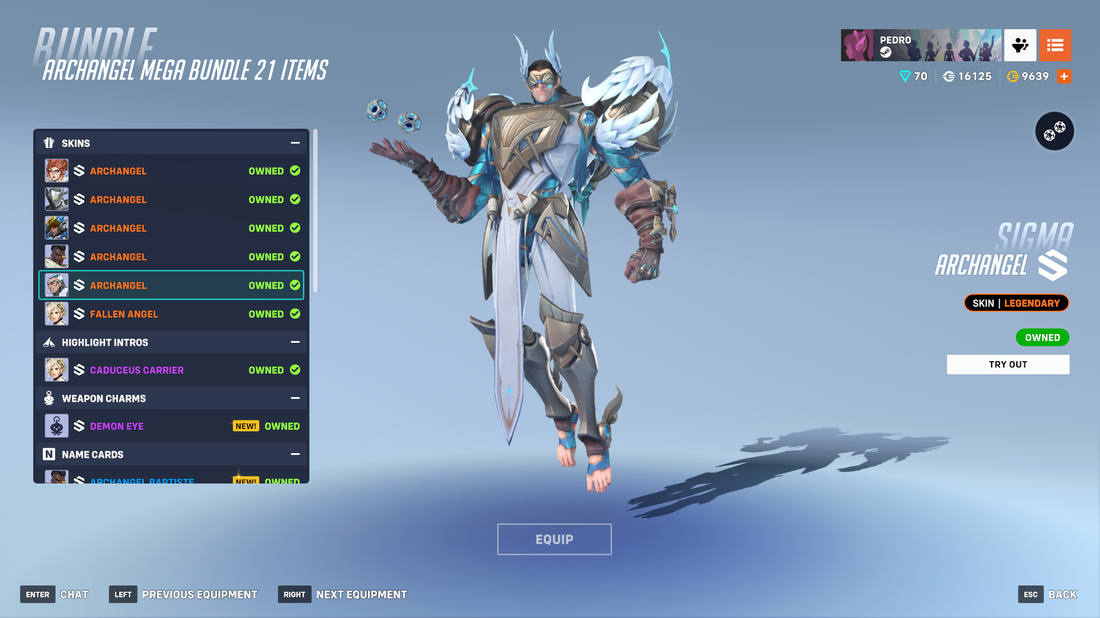Screen dimensions: 1100x618
Task: Select the Demon Eye weapon charm
Action: (x=171, y=426)
